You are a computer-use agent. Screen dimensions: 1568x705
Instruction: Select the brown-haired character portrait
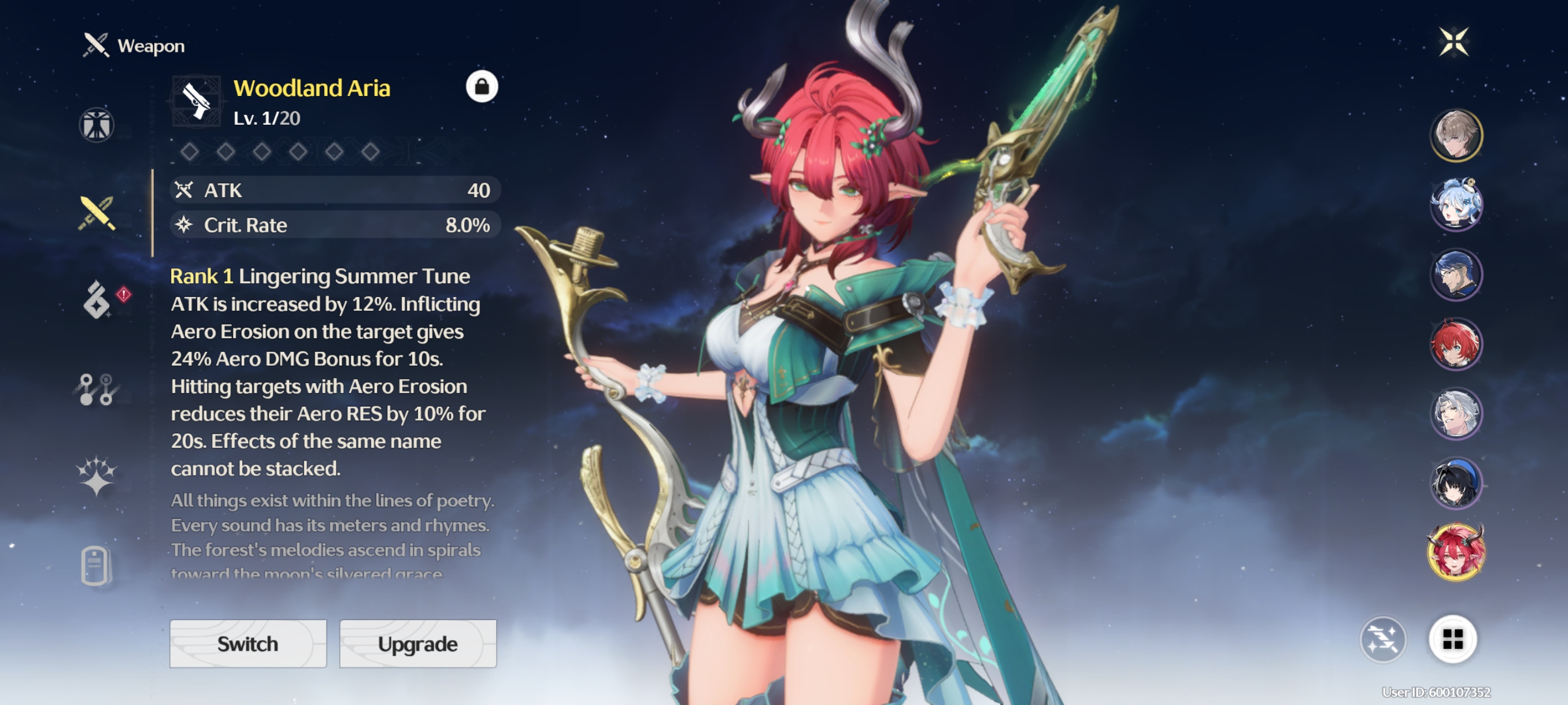tap(1455, 135)
